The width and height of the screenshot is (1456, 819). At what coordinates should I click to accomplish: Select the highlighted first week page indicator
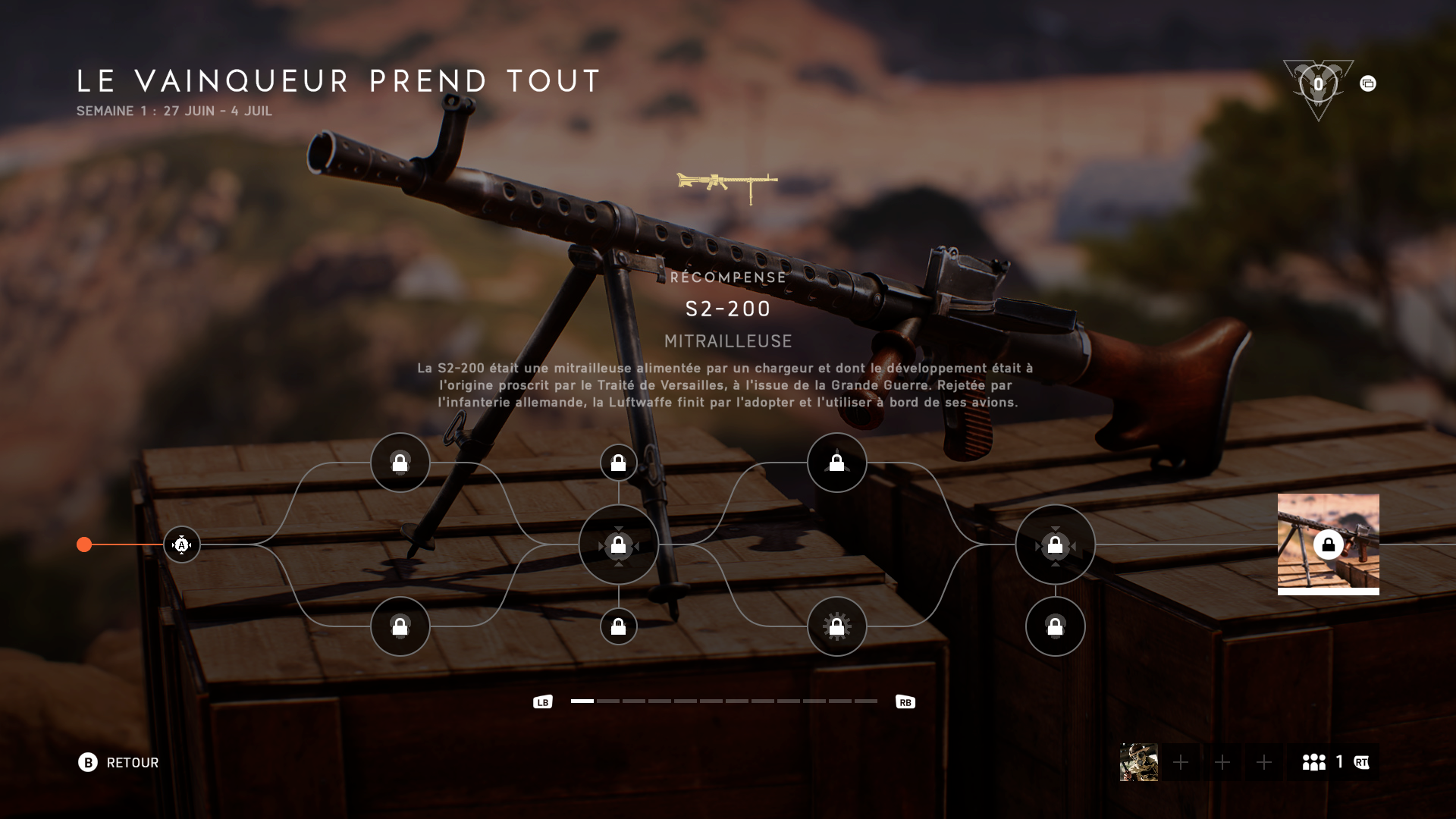click(582, 701)
